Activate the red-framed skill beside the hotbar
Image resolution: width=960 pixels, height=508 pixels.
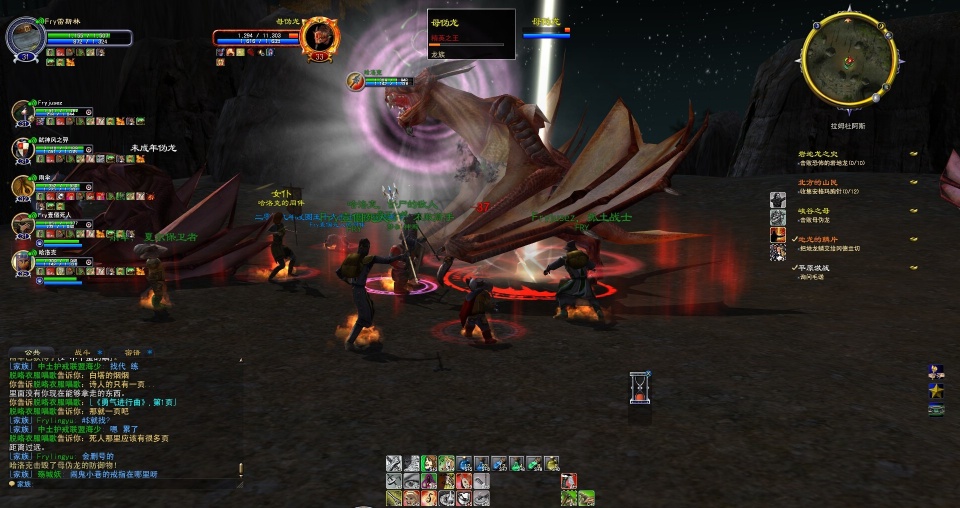tap(569, 481)
